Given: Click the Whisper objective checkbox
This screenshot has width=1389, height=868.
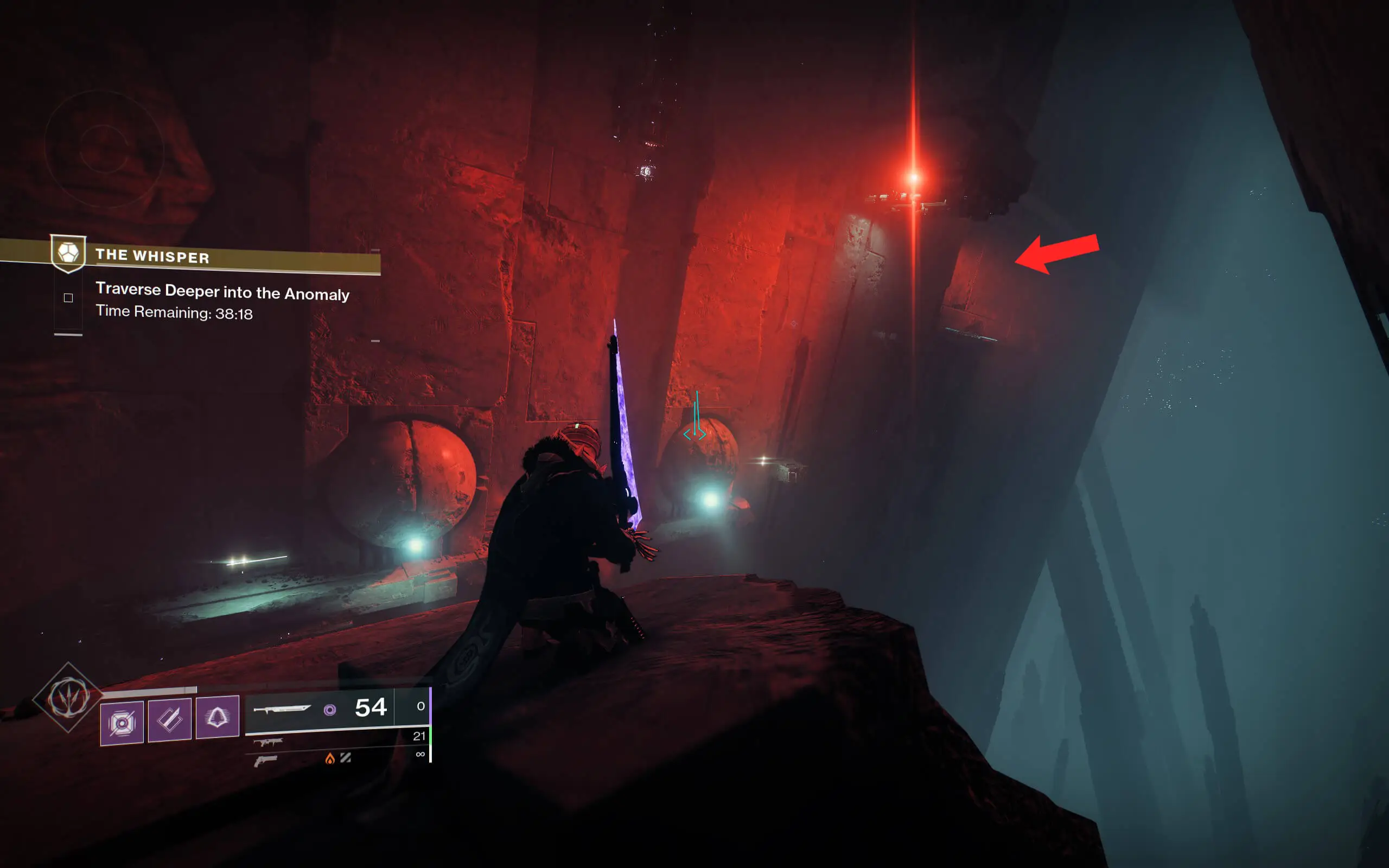Looking at the screenshot, I should click(68, 297).
